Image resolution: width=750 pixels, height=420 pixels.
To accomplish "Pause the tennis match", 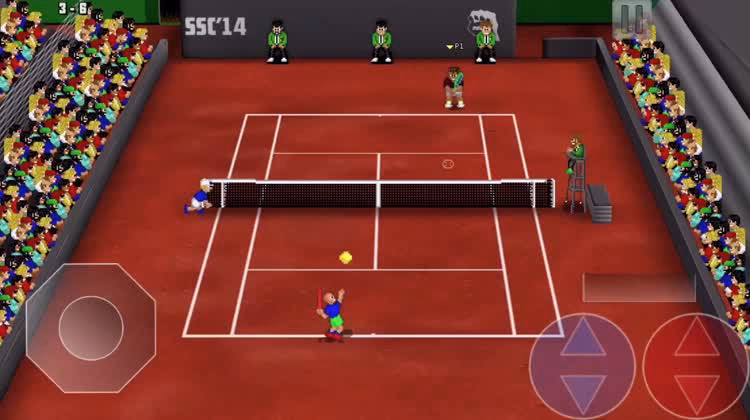I will 632,18.
